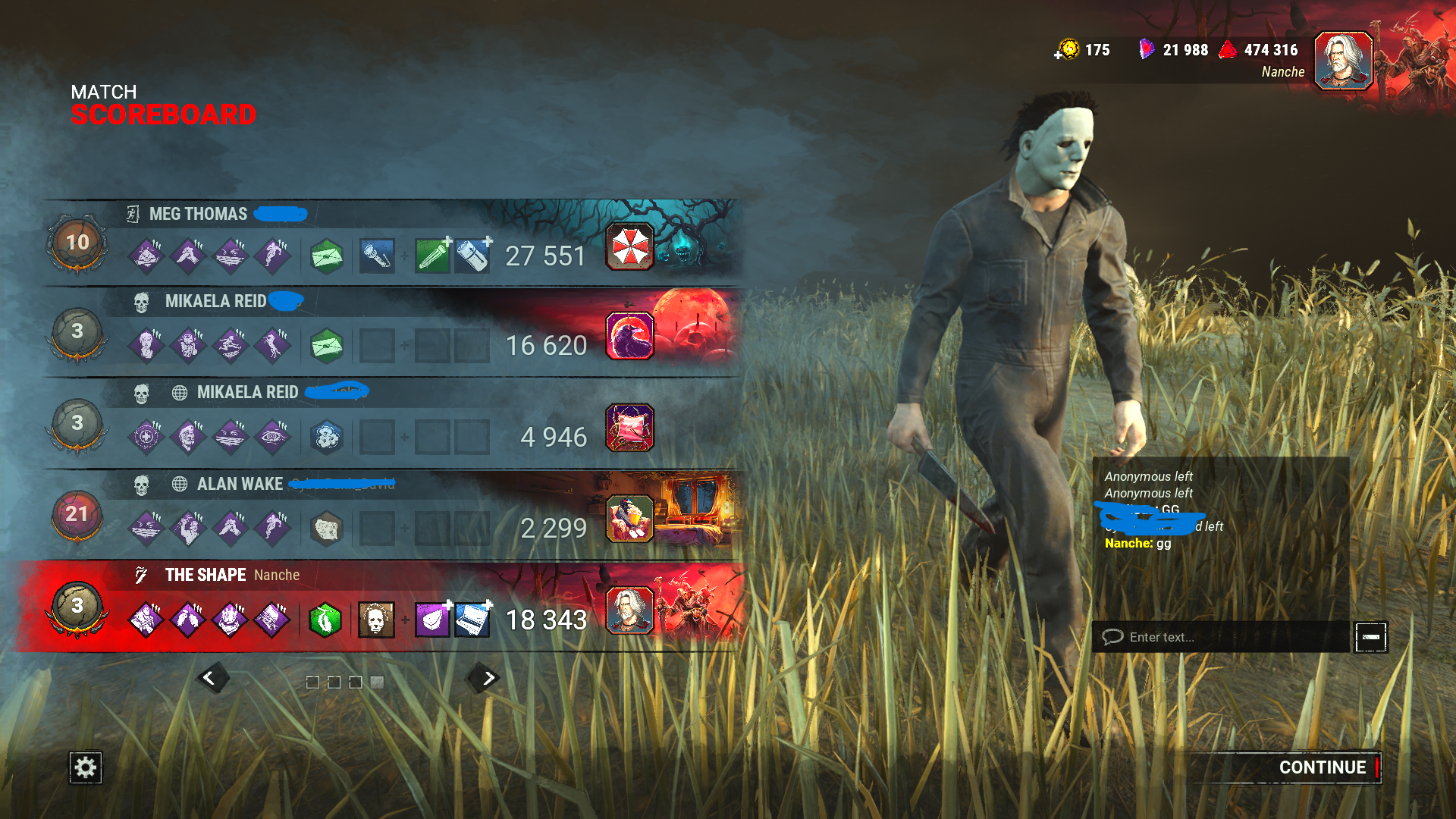Click Mikaela Reid's blue flower item icon
The height and width of the screenshot is (819, 1456).
click(x=326, y=435)
